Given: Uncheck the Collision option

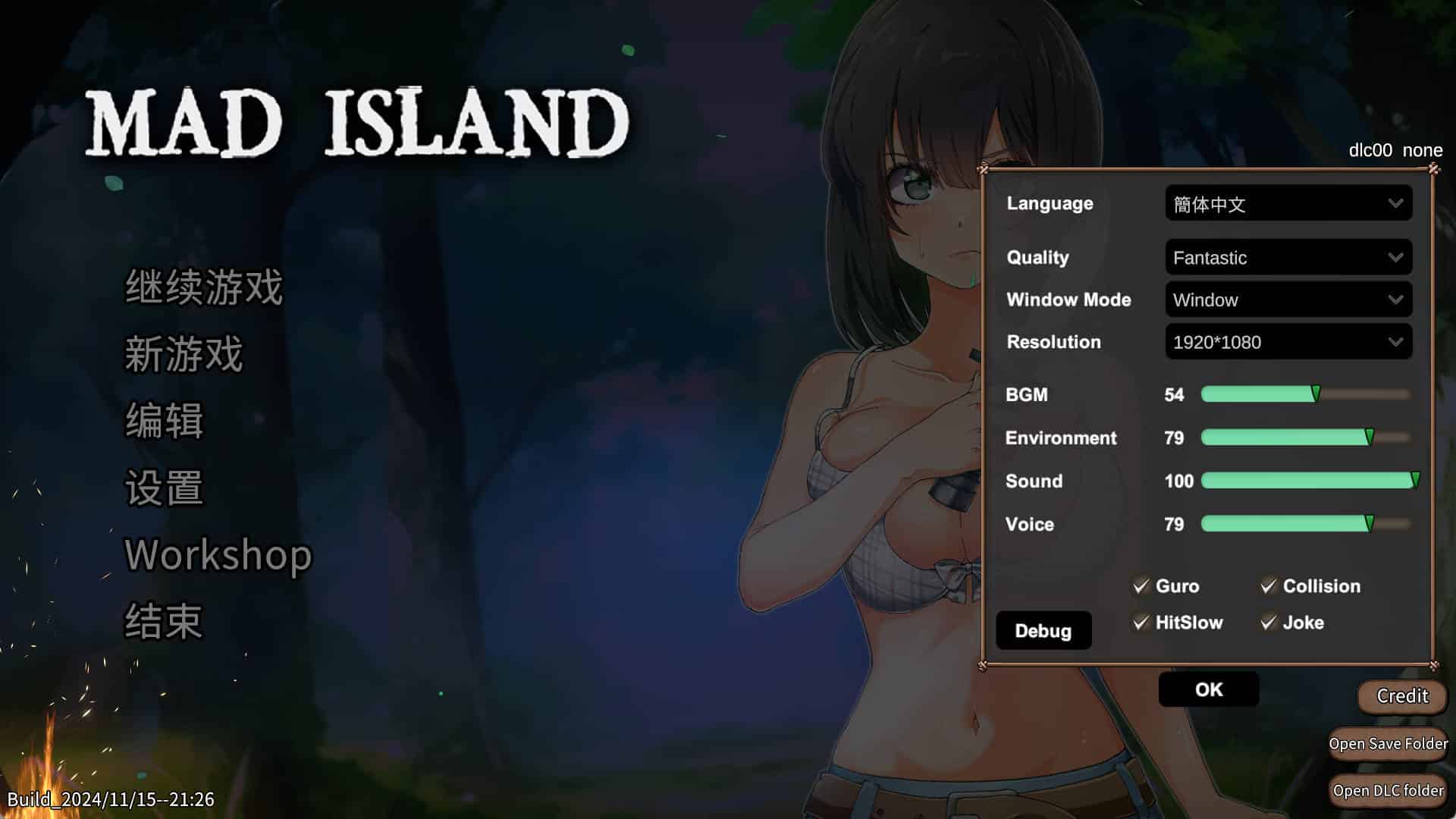Looking at the screenshot, I should click(x=1269, y=586).
